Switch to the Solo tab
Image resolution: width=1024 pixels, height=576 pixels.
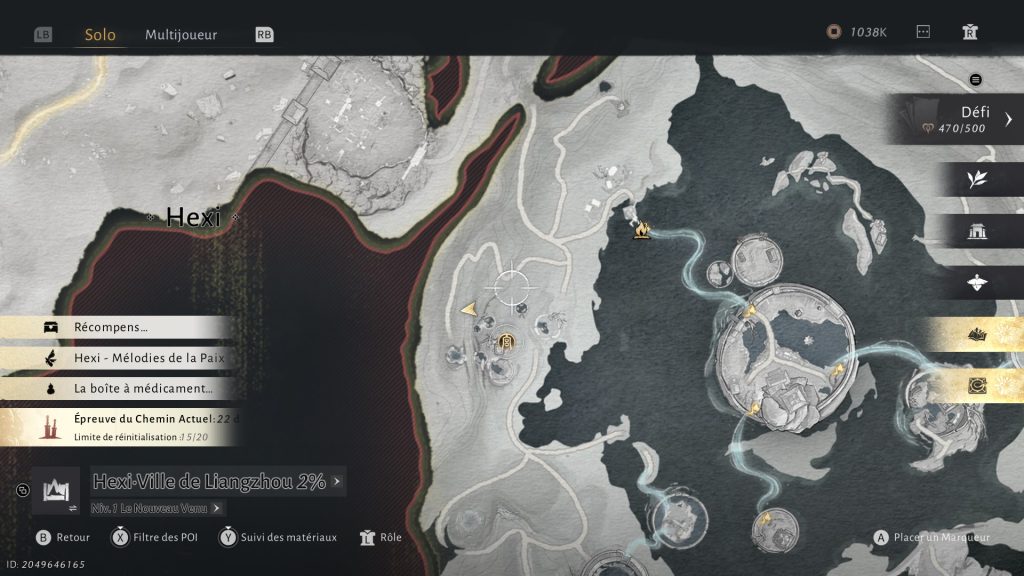[100, 35]
